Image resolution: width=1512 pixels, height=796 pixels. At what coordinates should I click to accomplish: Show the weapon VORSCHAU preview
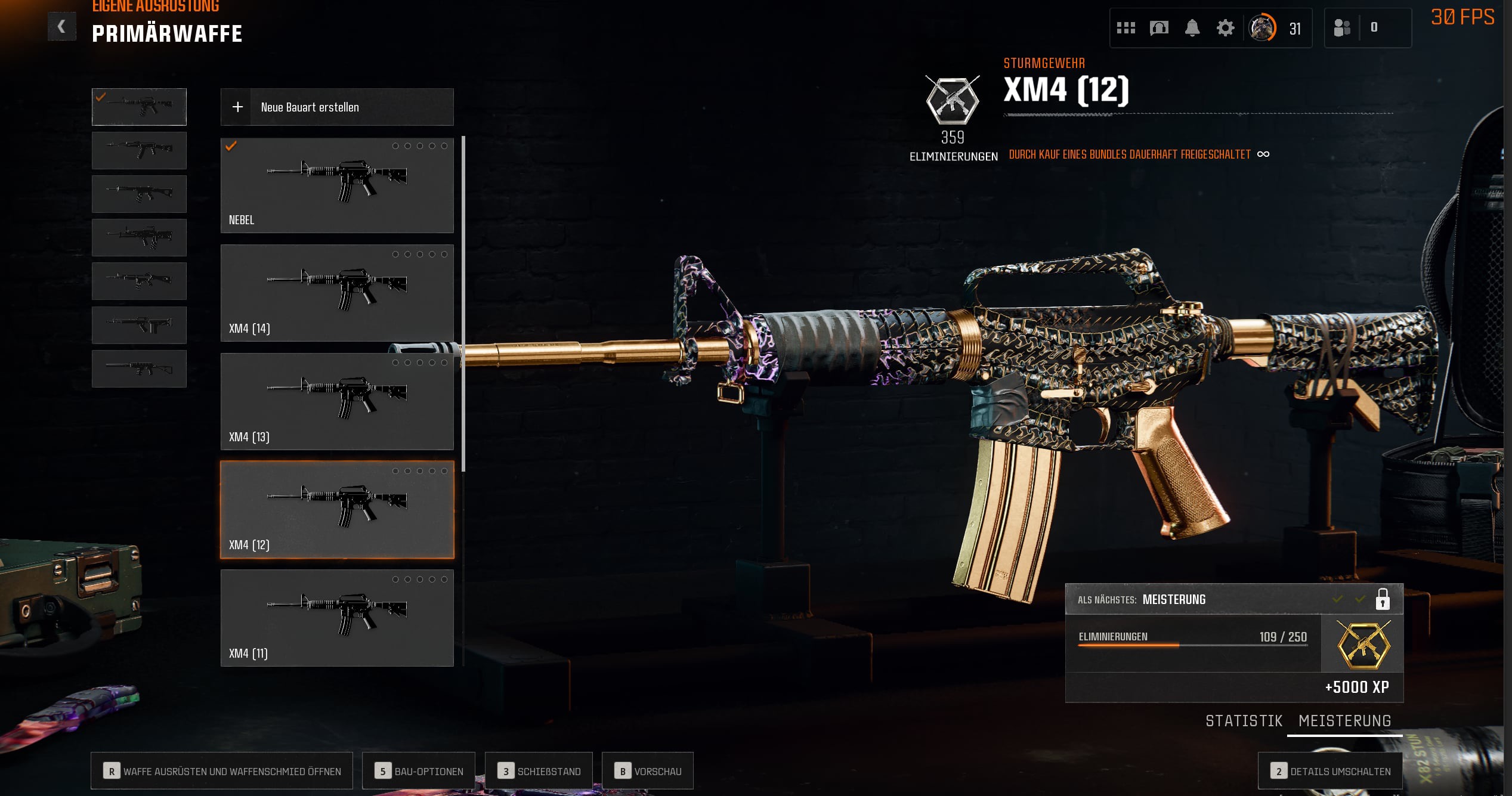(x=648, y=771)
